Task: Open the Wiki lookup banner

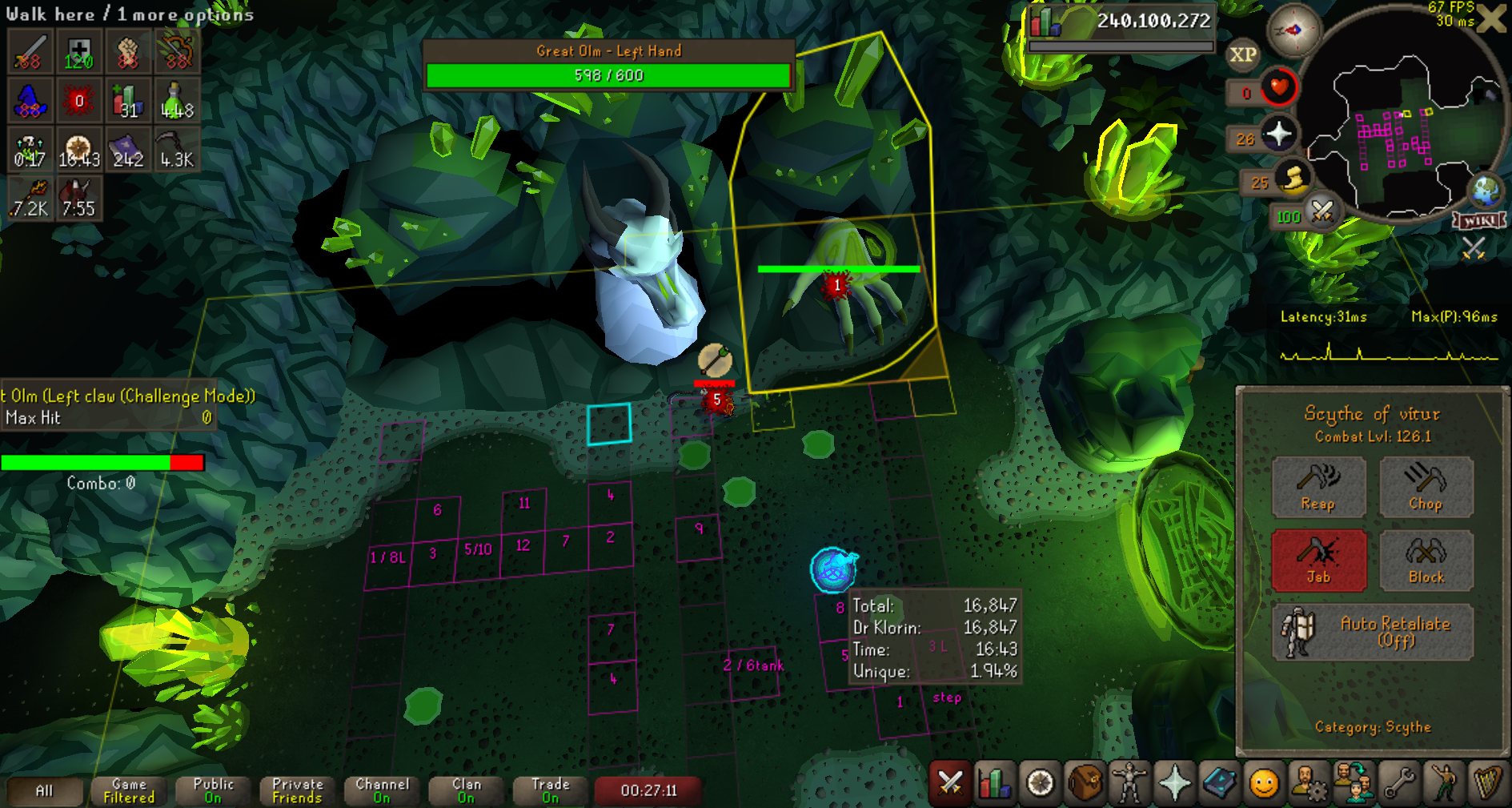Action: pyautogui.click(x=1479, y=221)
